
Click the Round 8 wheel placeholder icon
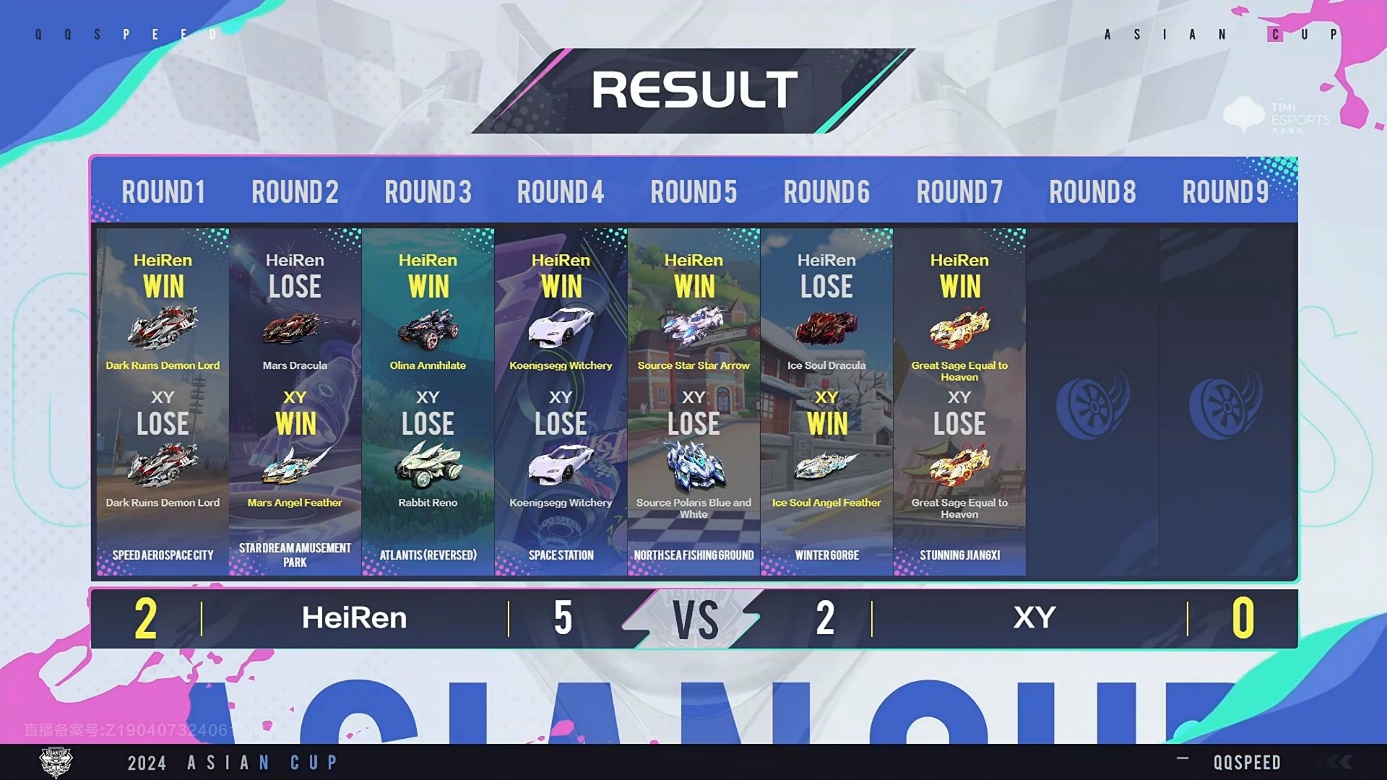[x=1092, y=403]
